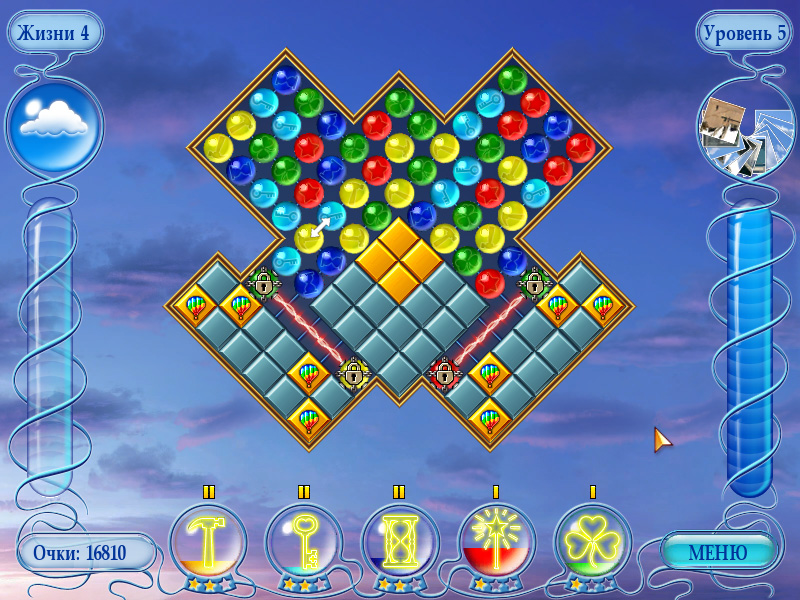Click the cloud orb icon

click(x=54, y=125)
